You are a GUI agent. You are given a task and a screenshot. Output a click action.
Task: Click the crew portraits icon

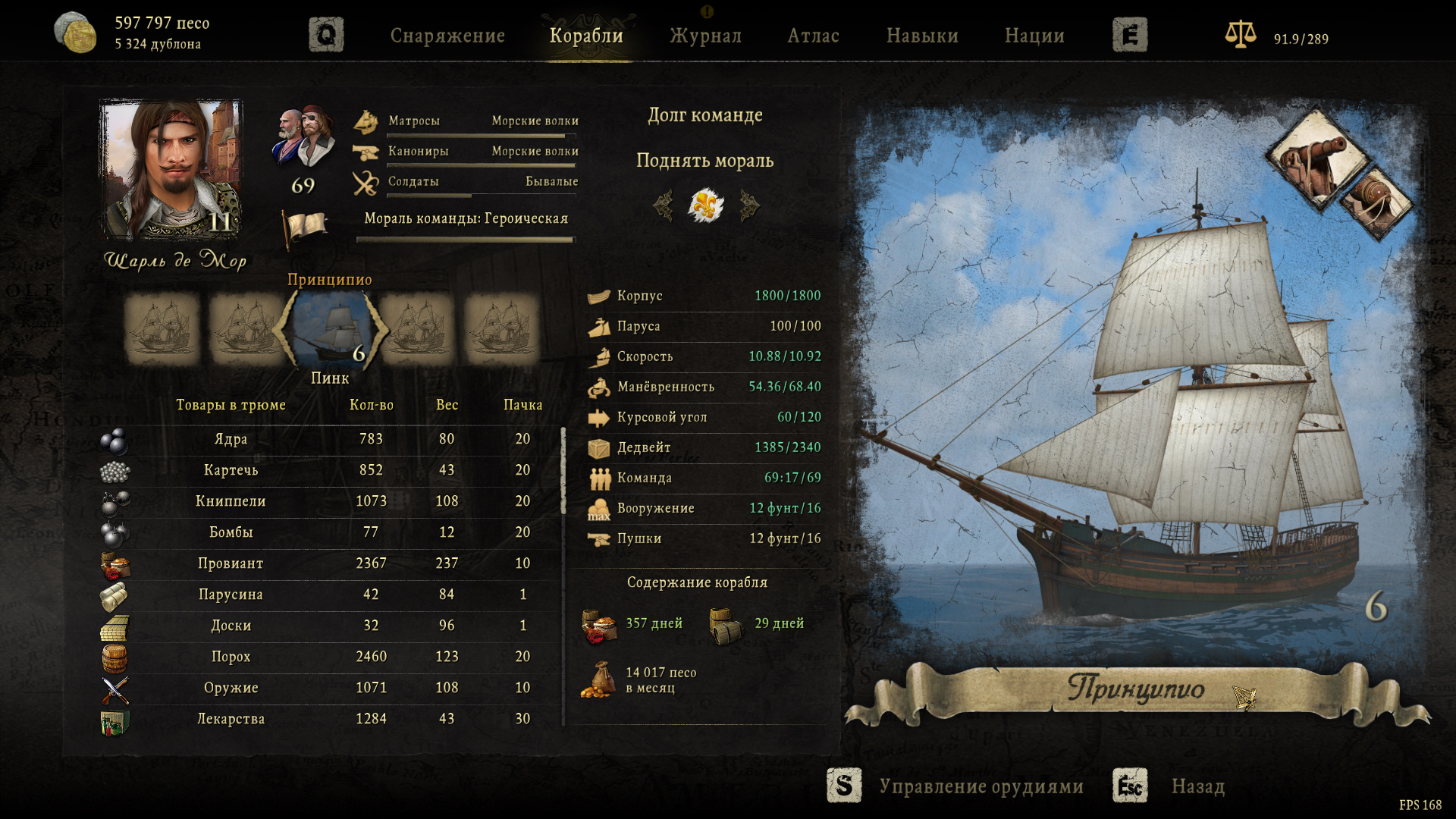point(303,136)
